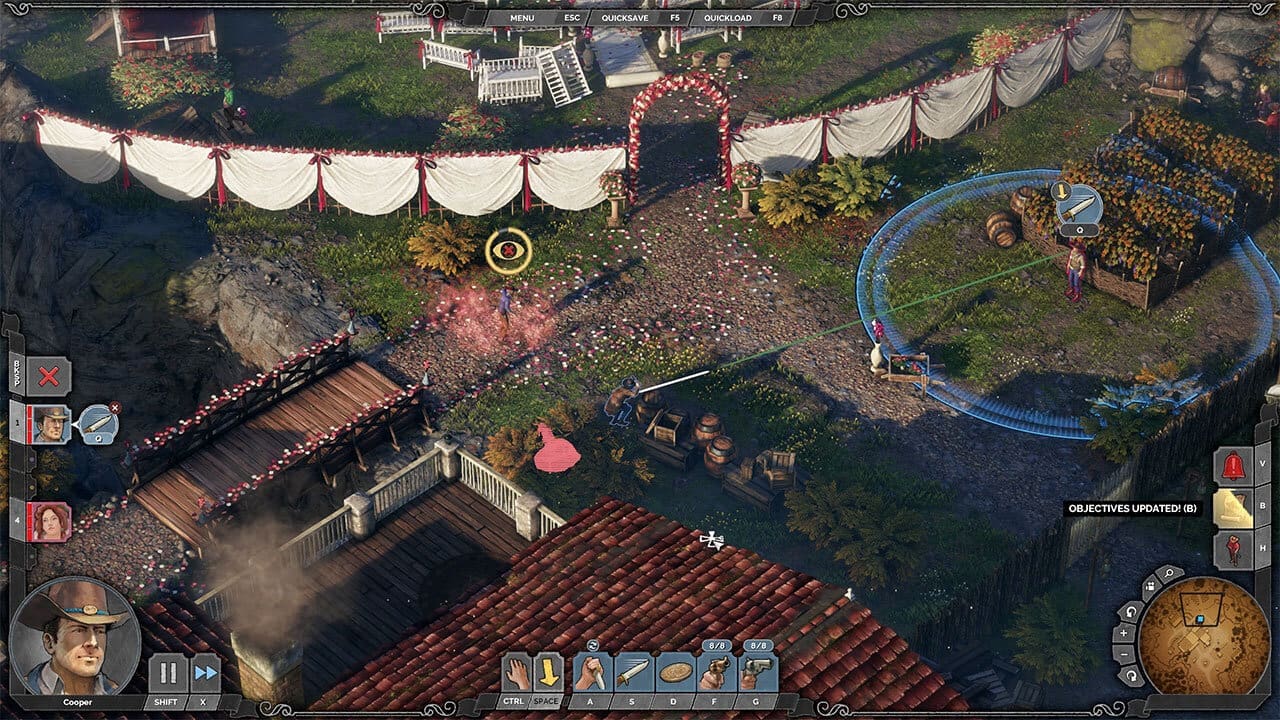Choose the open hand interact action
The image size is (1280, 720).
pos(516,671)
